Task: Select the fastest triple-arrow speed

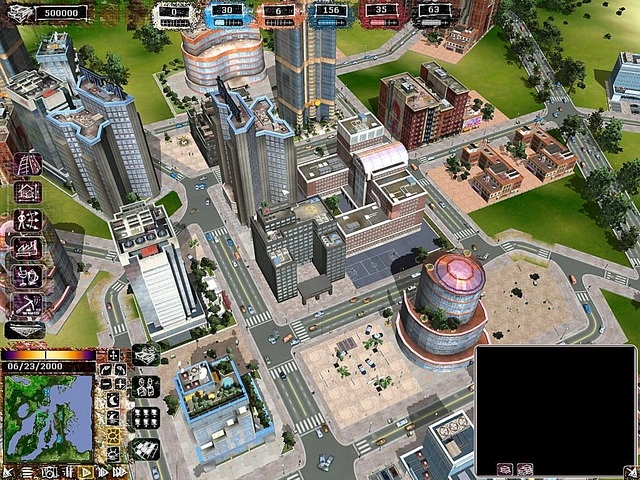Action: pos(119,471)
